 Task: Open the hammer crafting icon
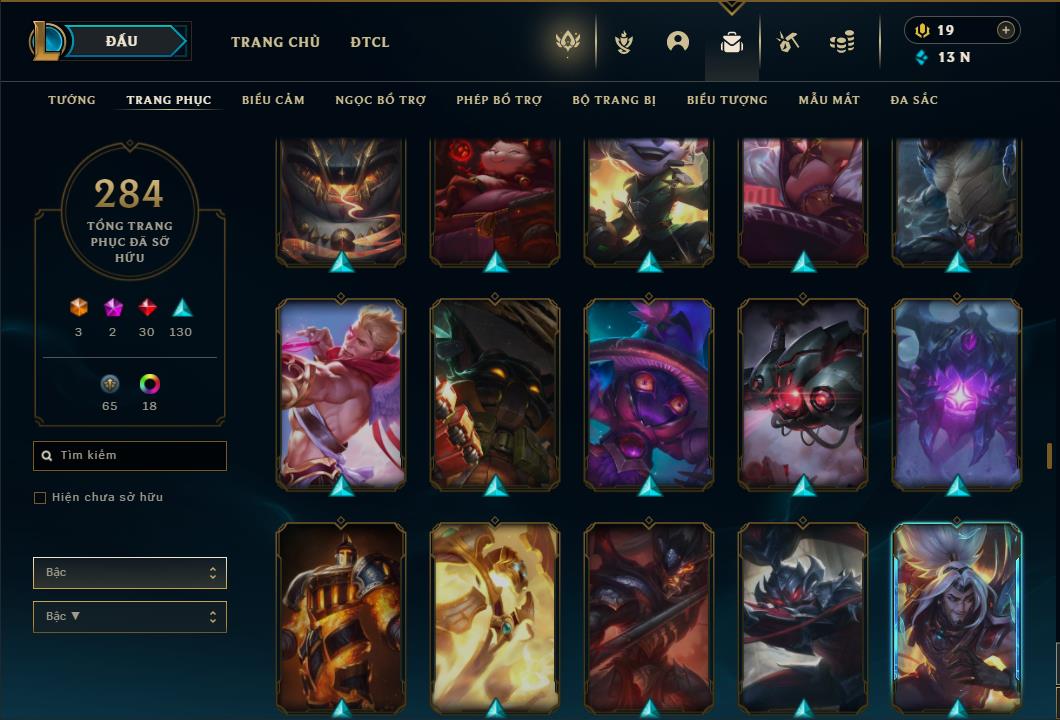pyautogui.click(x=788, y=42)
